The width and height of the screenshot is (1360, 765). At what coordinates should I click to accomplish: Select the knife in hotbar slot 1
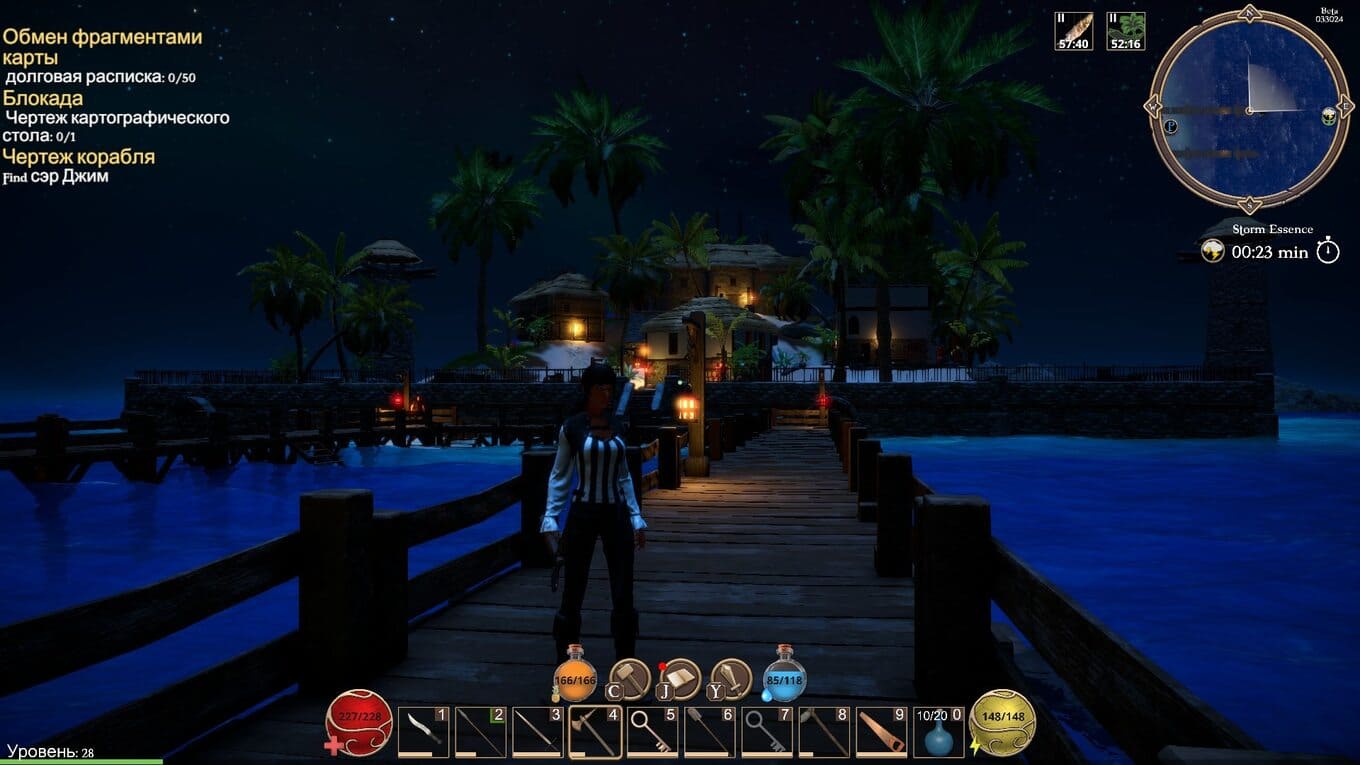423,732
